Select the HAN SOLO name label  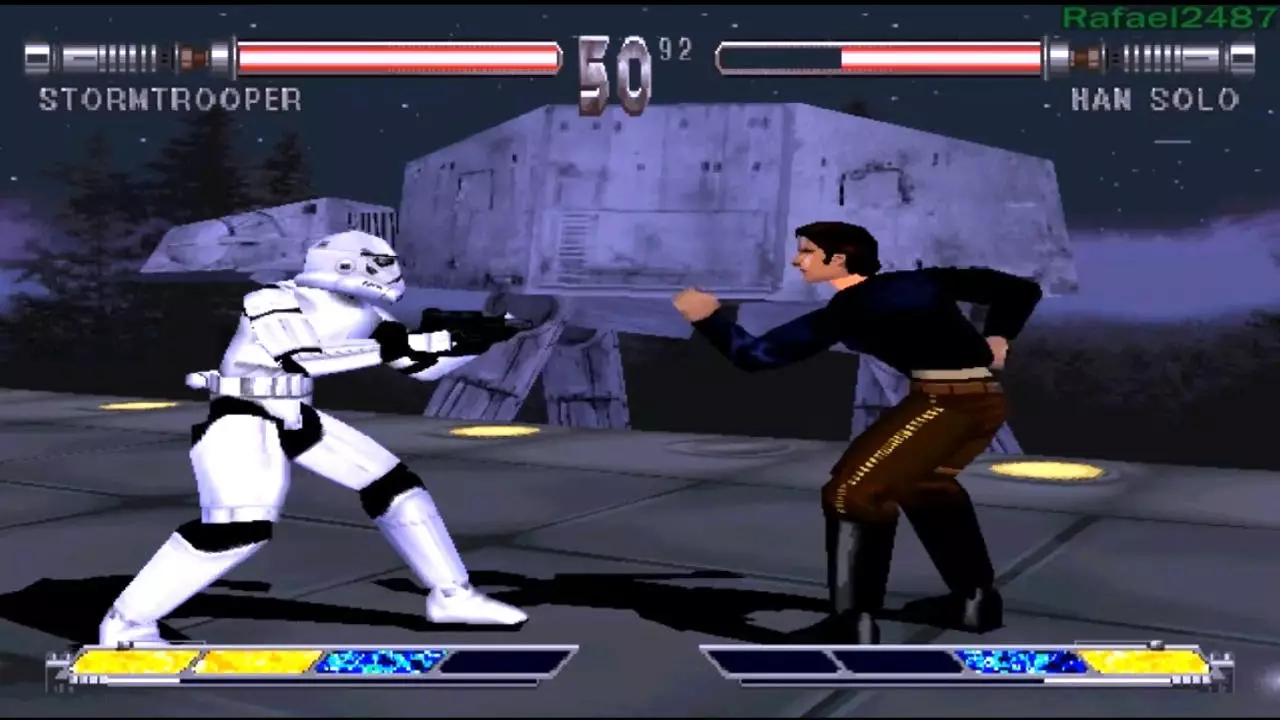(1155, 100)
